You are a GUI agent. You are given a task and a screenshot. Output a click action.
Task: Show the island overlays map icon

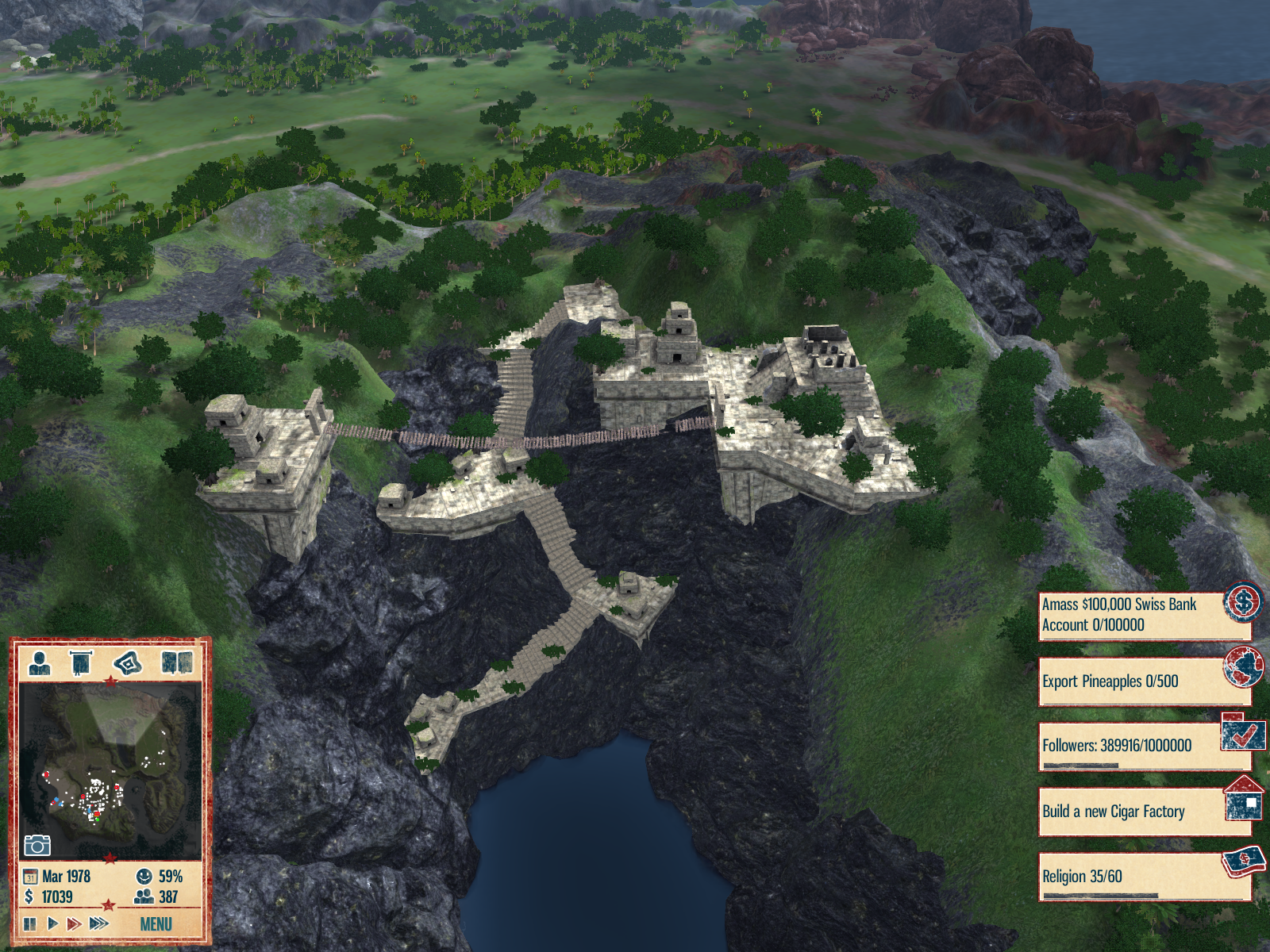click(128, 662)
